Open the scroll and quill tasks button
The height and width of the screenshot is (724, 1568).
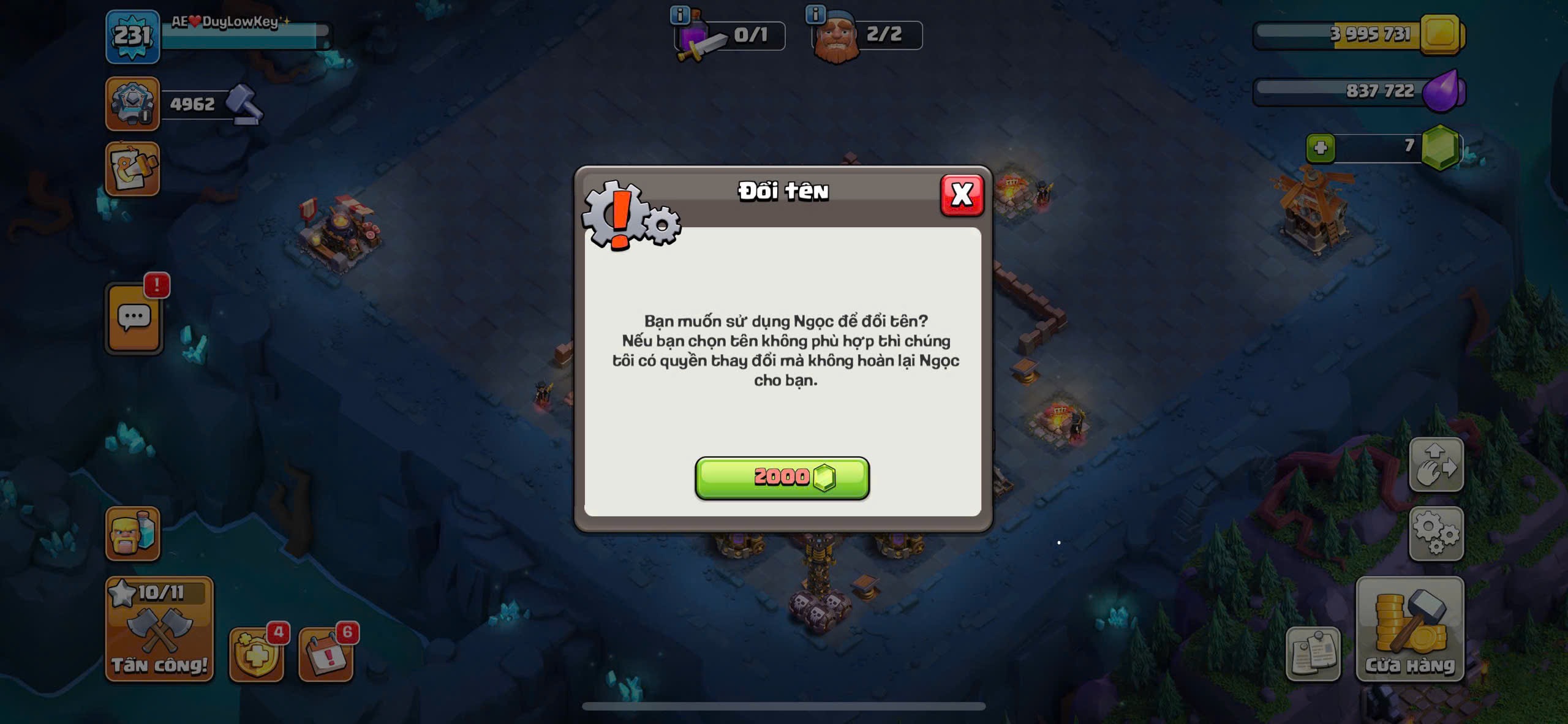(132, 170)
